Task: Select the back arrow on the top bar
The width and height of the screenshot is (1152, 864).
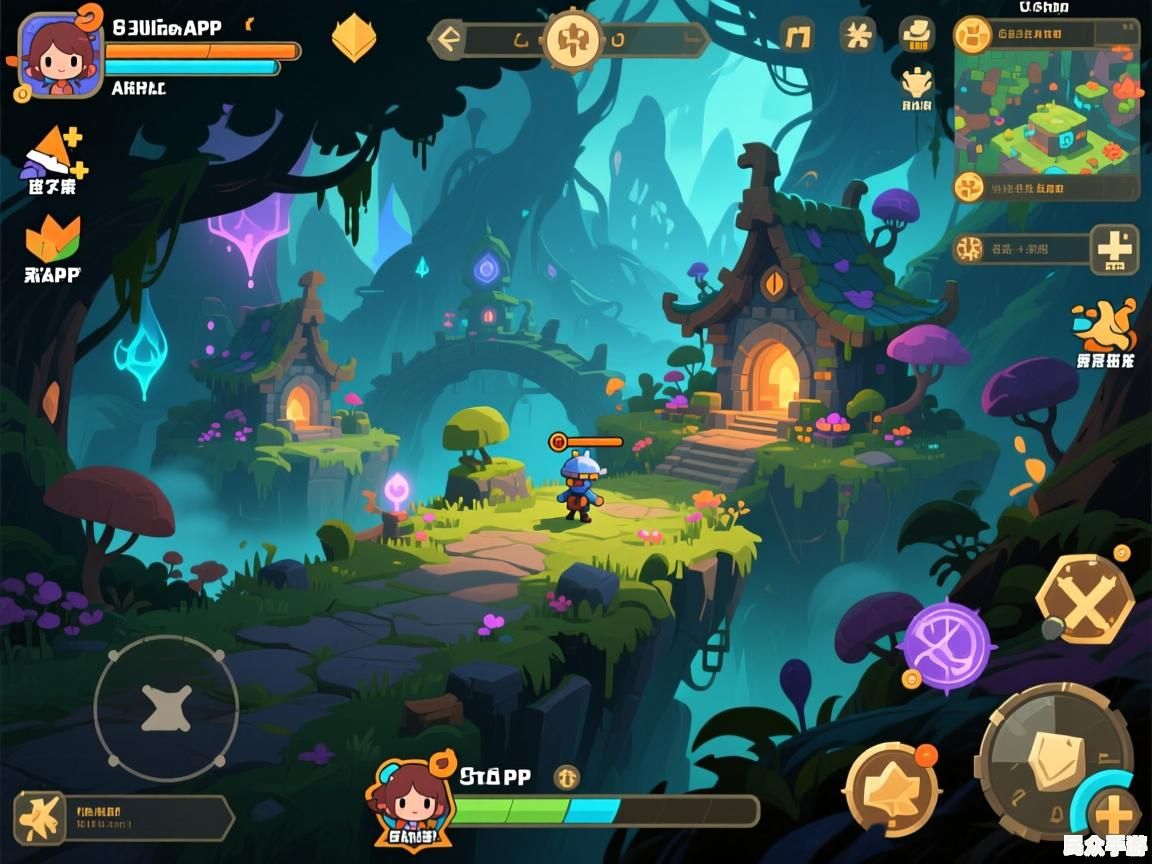Action: pyautogui.click(x=449, y=40)
